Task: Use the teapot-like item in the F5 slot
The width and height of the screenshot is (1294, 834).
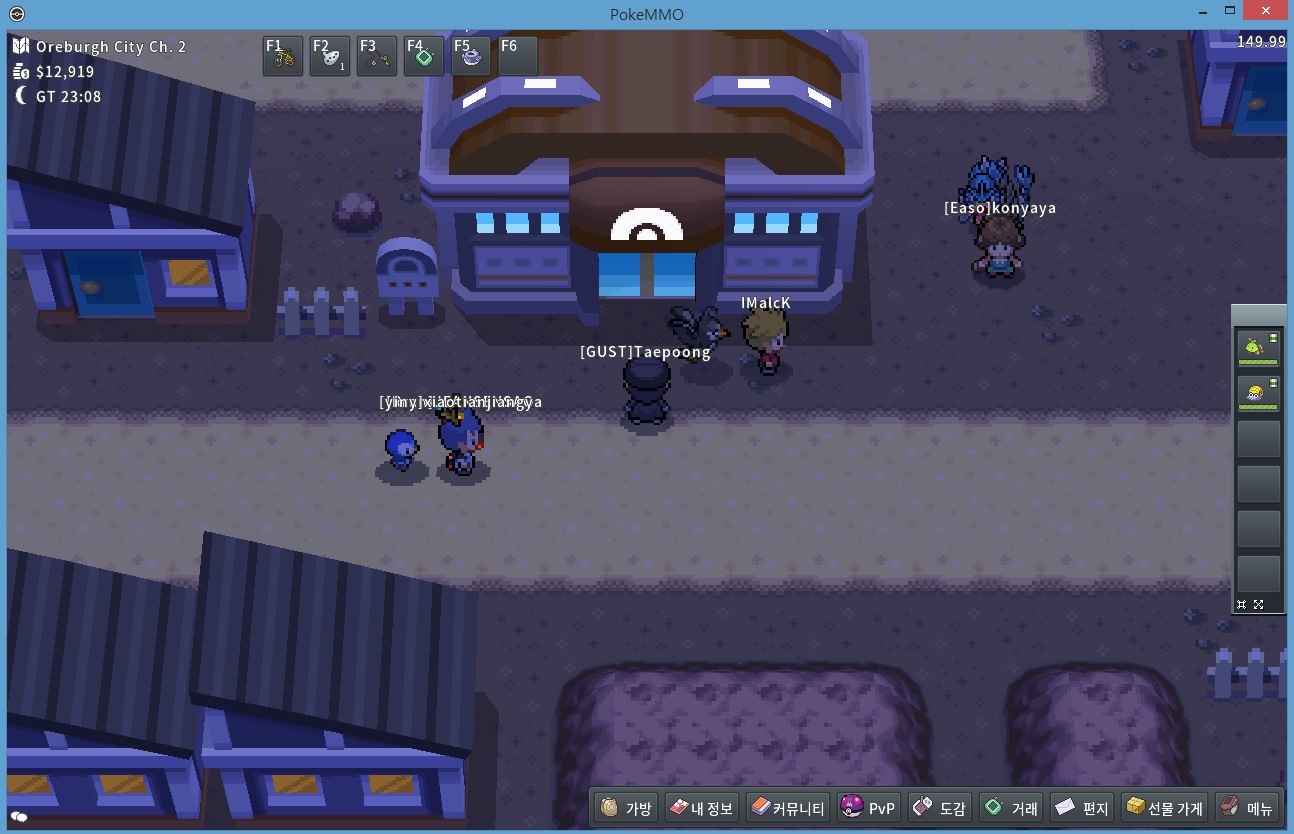Action: point(471,57)
